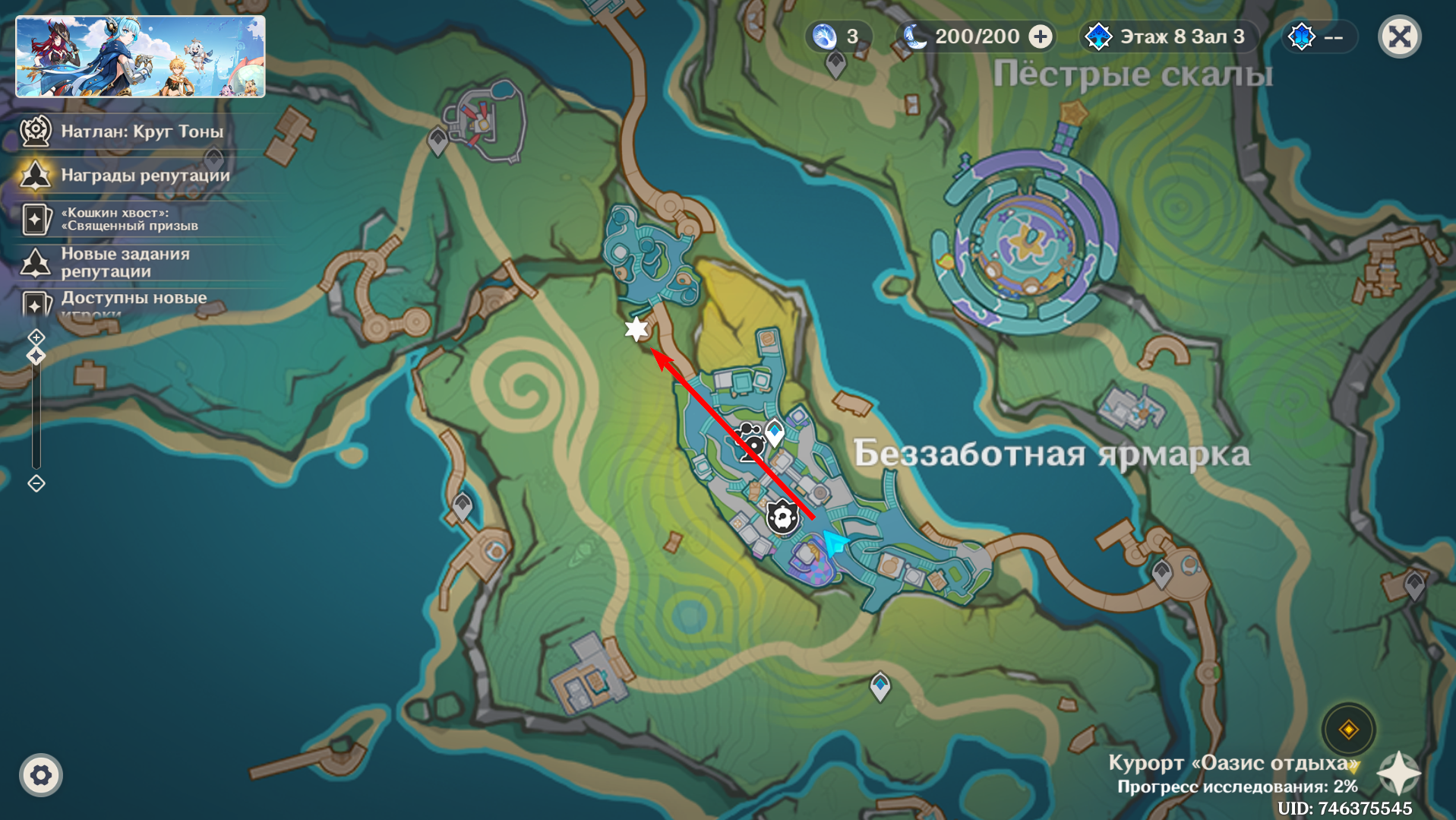Image resolution: width=1456 pixels, height=820 pixels.
Task: Open the Spiral Abyss «Этаж 8 Зал 3» indicator
Action: [1167, 36]
